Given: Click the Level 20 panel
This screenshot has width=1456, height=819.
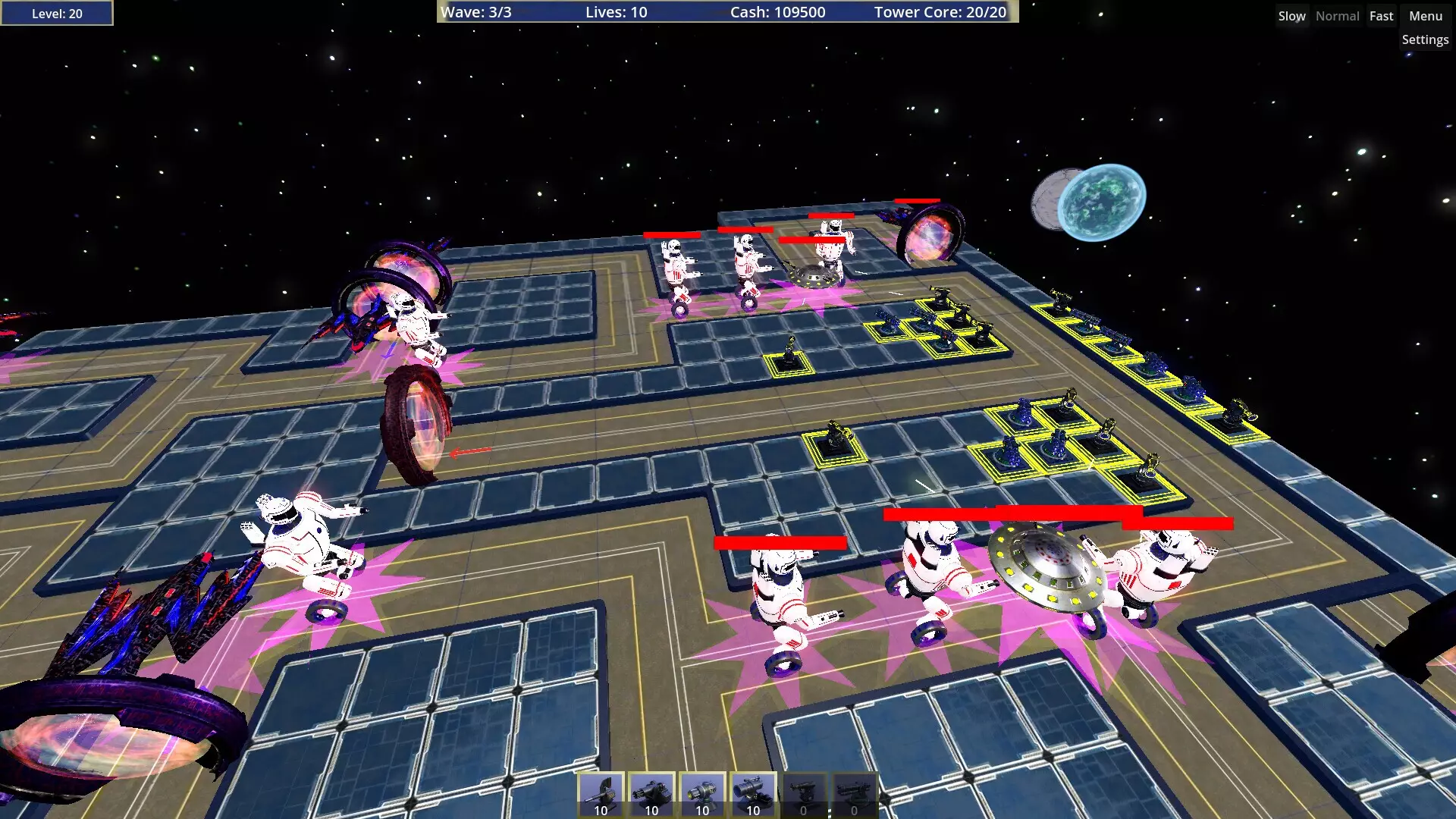Looking at the screenshot, I should pyautogui.click(x=56, y=12).
